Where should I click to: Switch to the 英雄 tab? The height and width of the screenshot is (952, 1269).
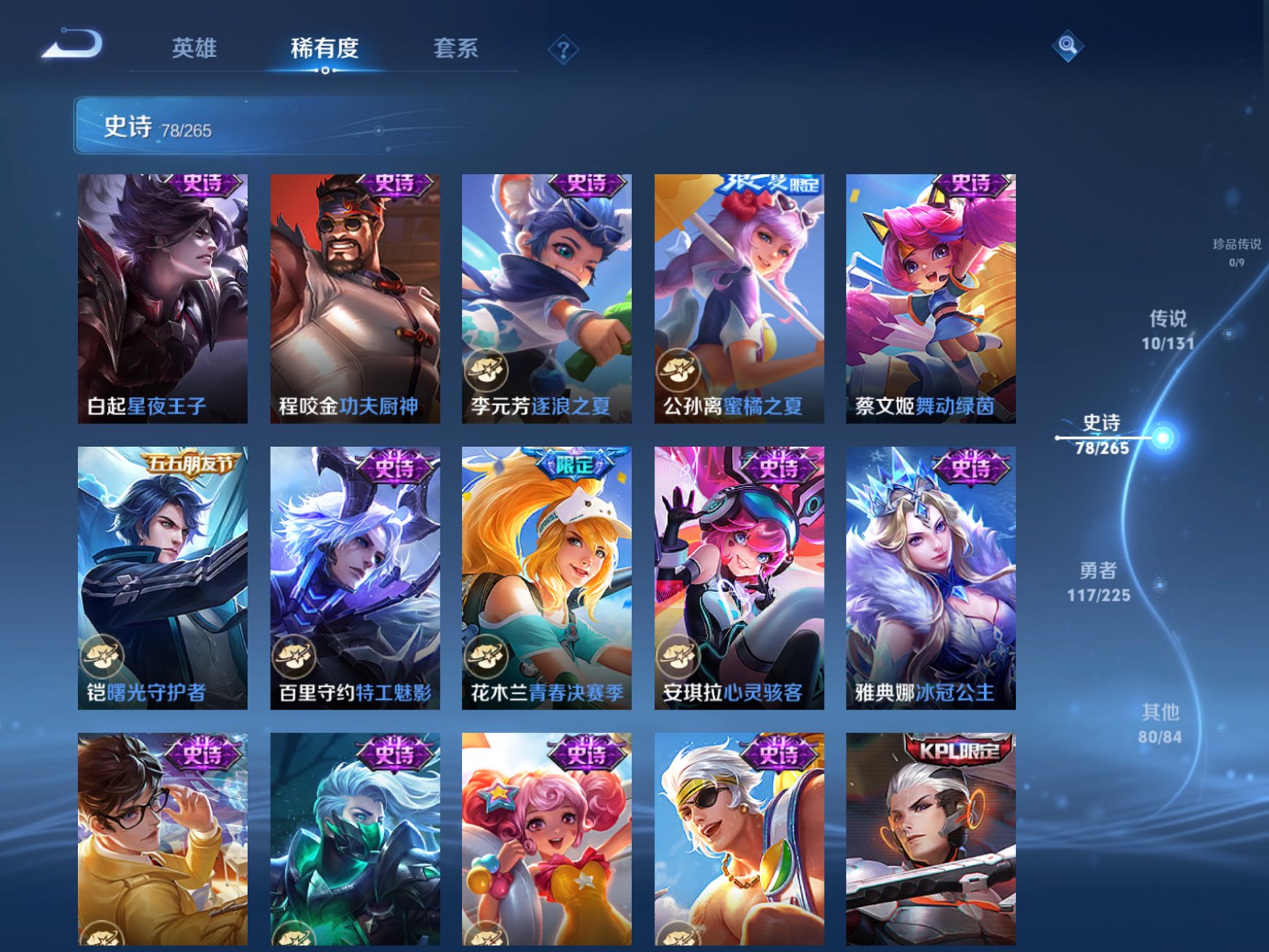click(194, 45)
